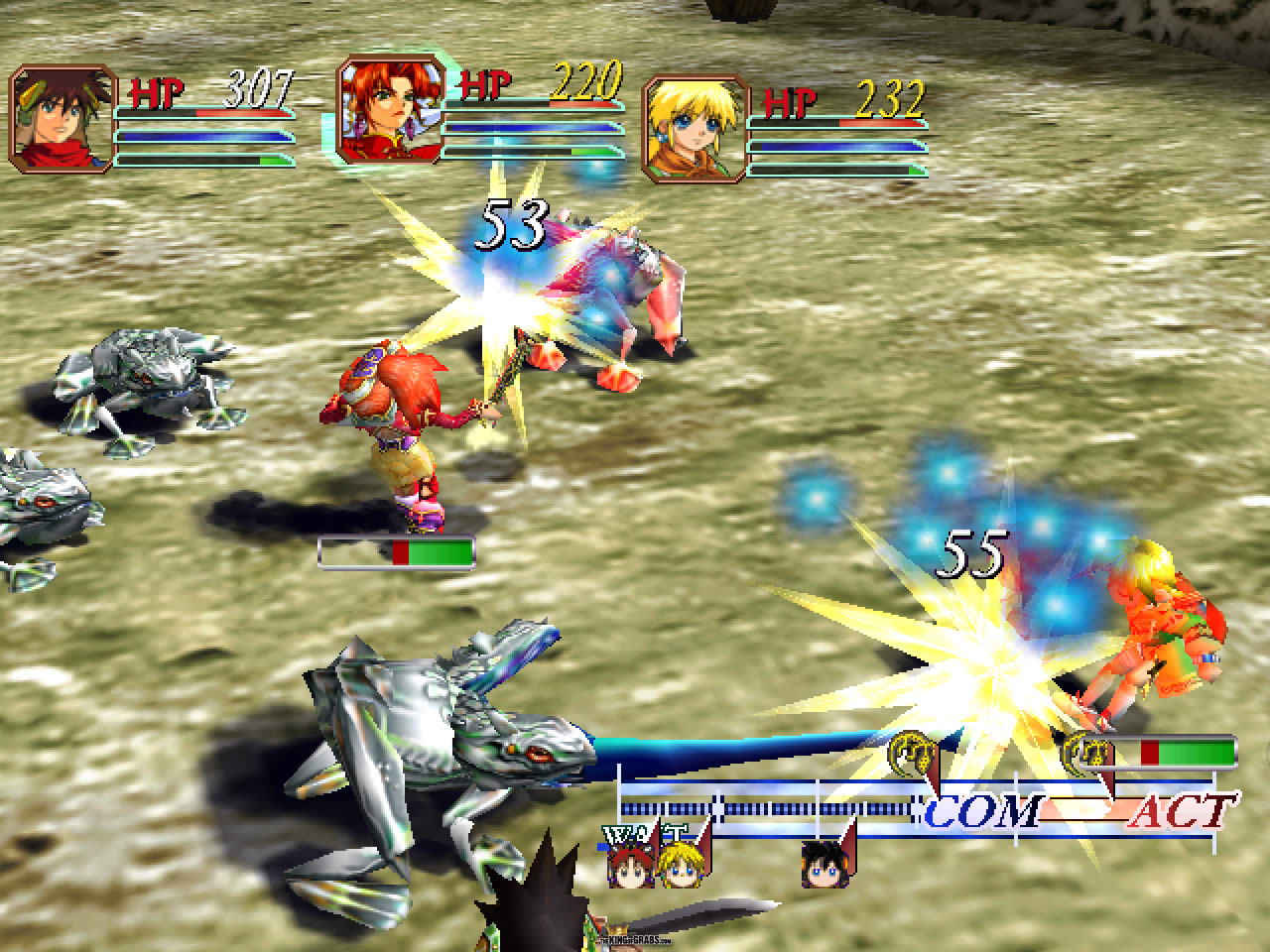Select the blonde girl's portrait

[x=696, y=130]
